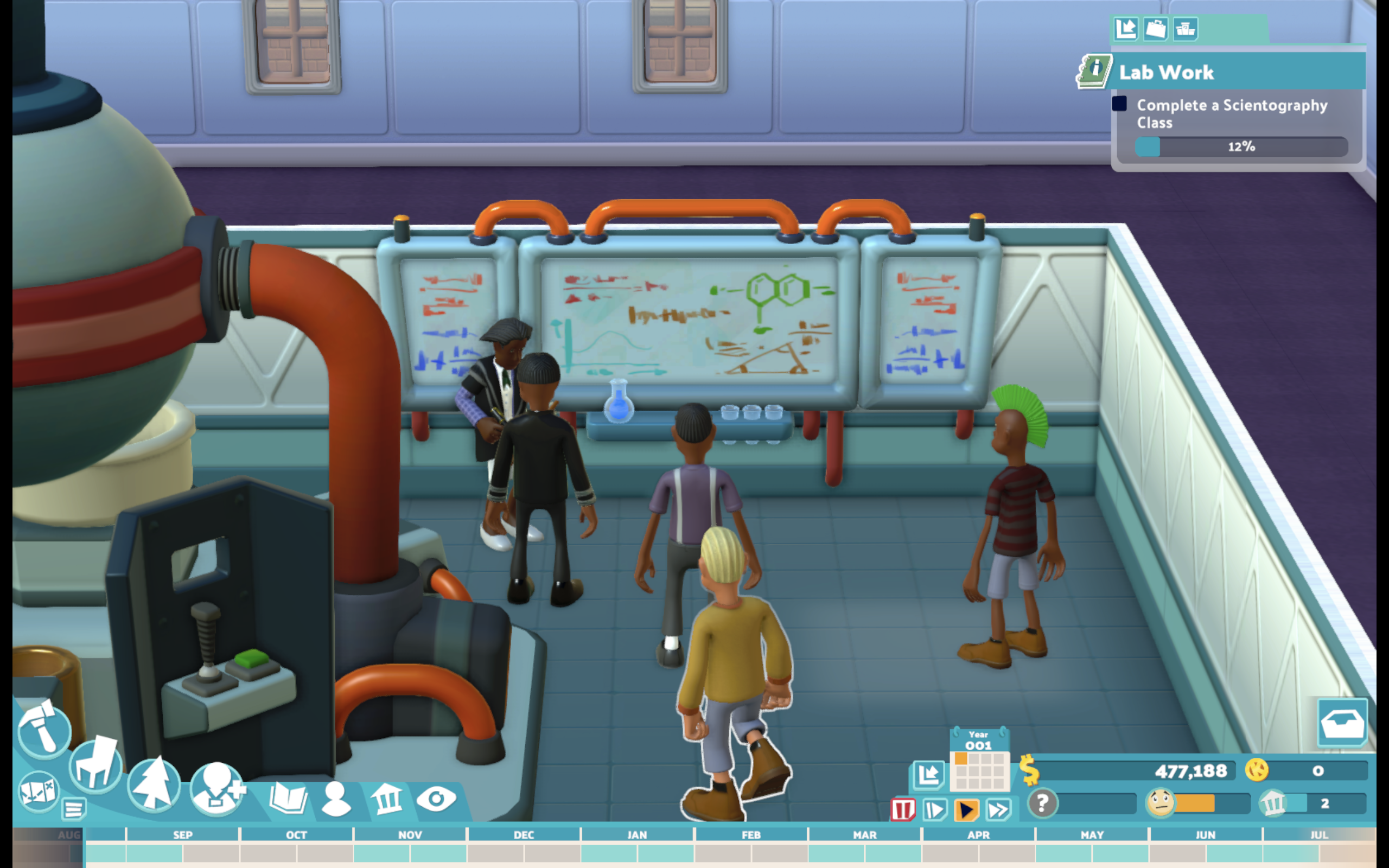Collapse the calendar panel using arrow button
The image size is (1389, 868).
point(927,775)
